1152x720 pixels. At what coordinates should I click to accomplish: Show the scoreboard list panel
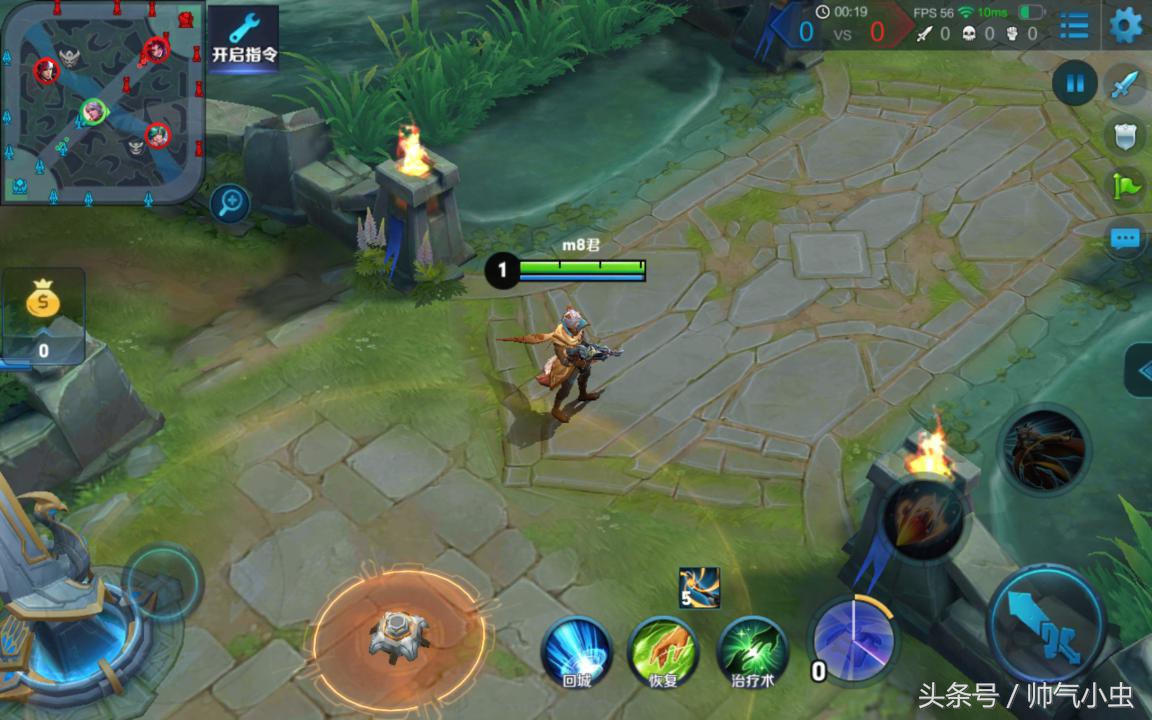(1074, 25)
